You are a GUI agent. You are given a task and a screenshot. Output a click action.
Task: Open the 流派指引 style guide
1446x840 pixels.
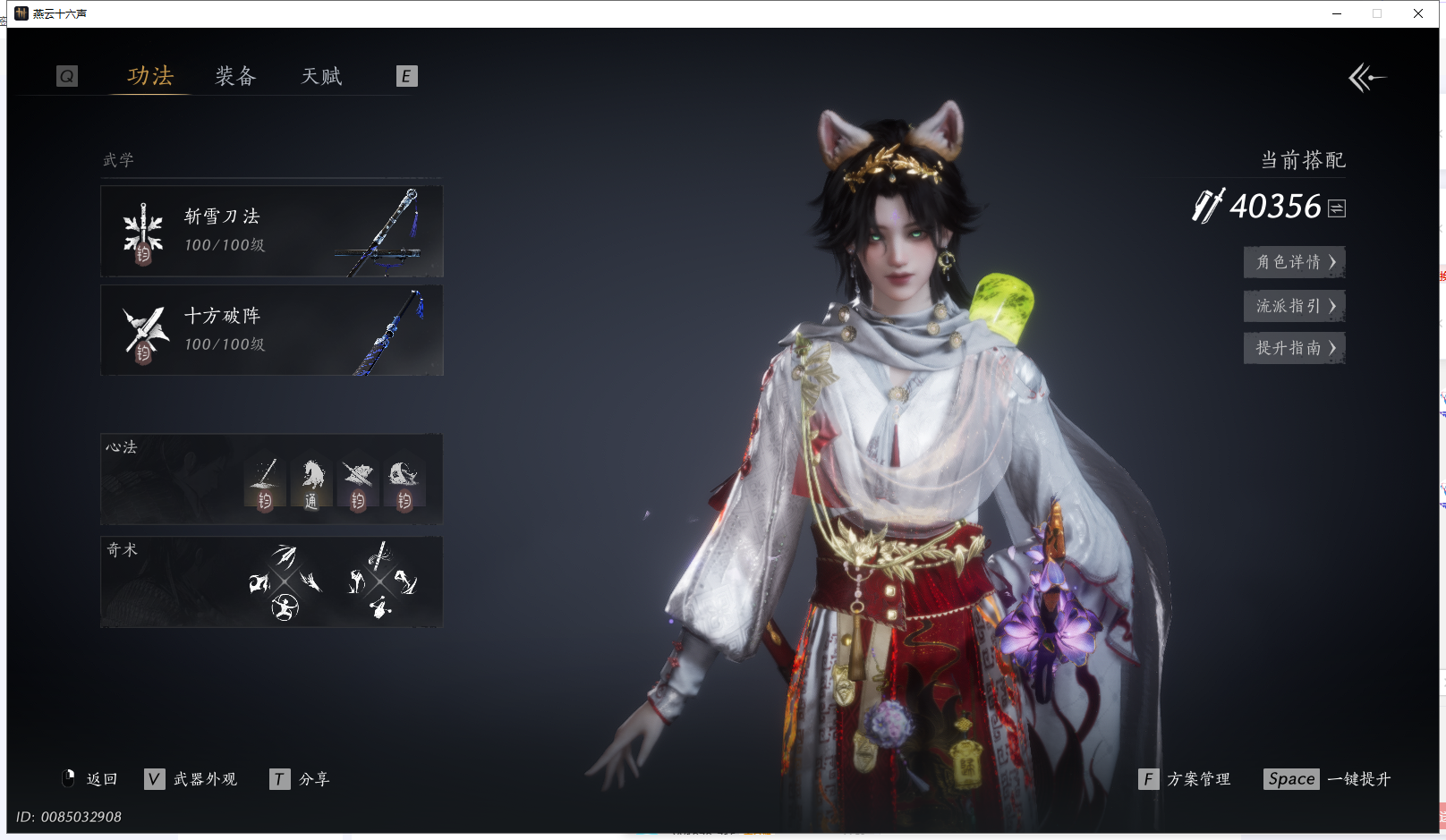(x=1294, y=306)
